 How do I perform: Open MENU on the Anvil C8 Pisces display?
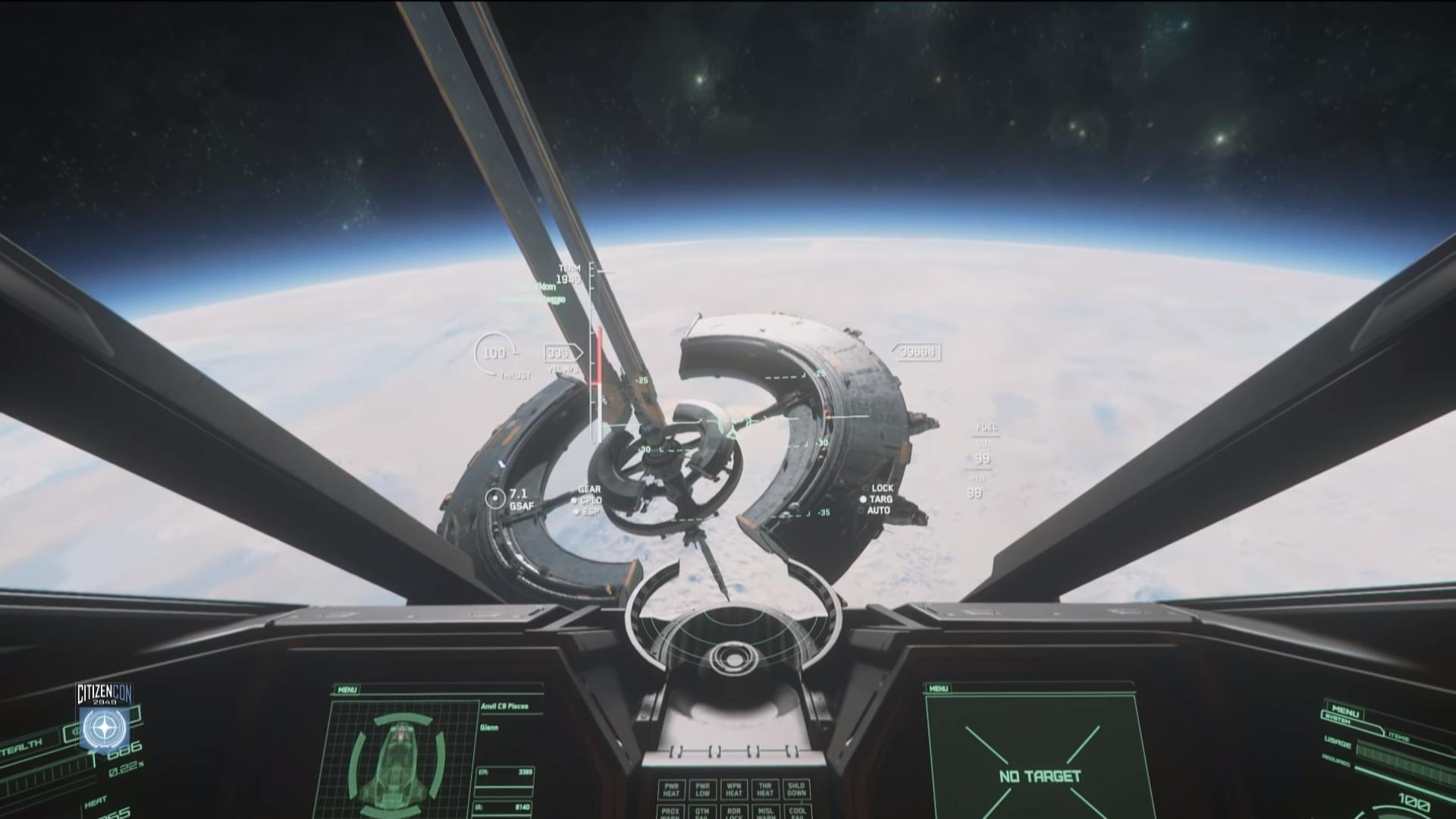pyautogui.click(x=347, y=690)
